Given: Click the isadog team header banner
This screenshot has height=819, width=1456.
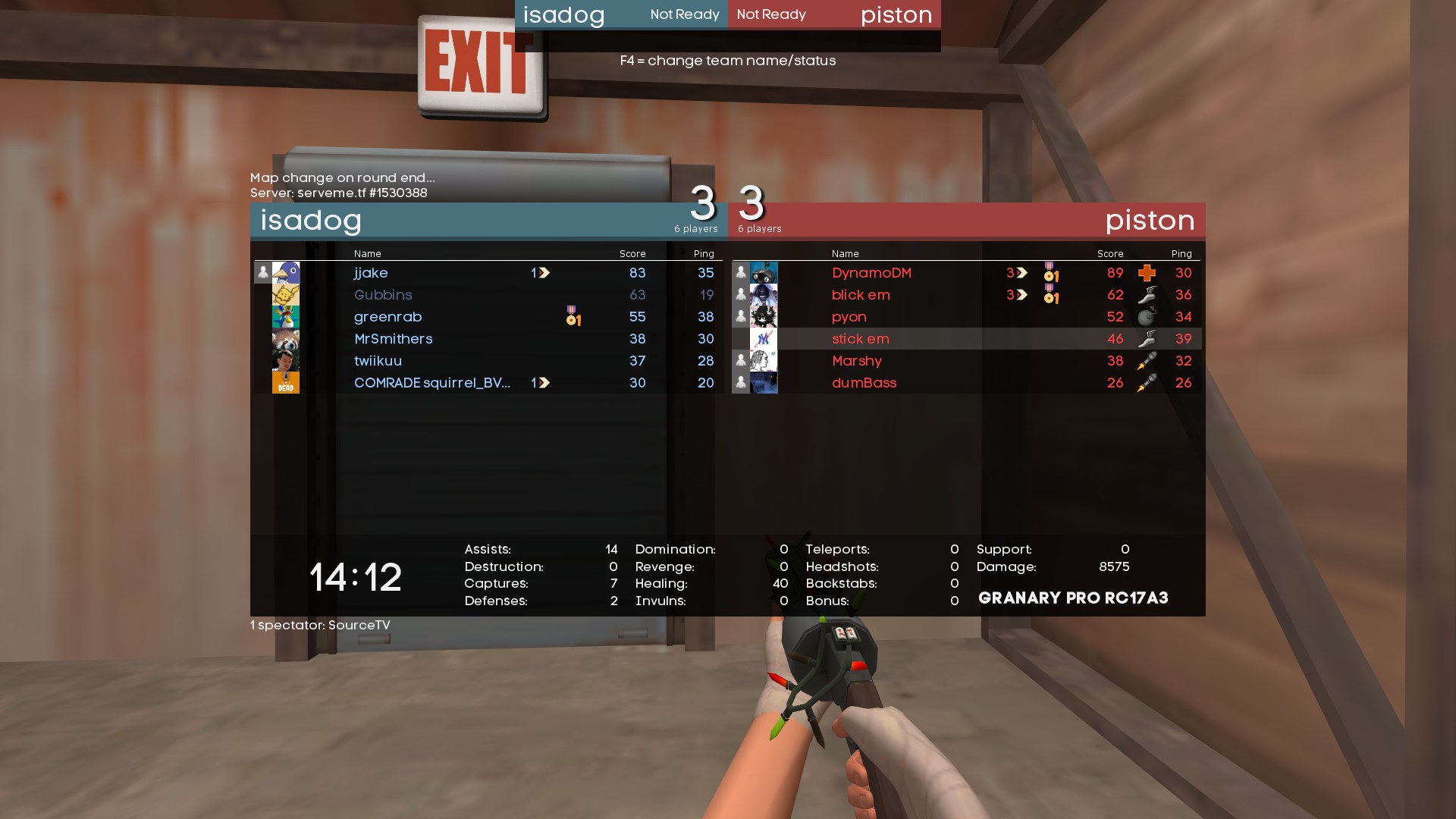Looking at the screenshot, I should click(x=455, y=221).
